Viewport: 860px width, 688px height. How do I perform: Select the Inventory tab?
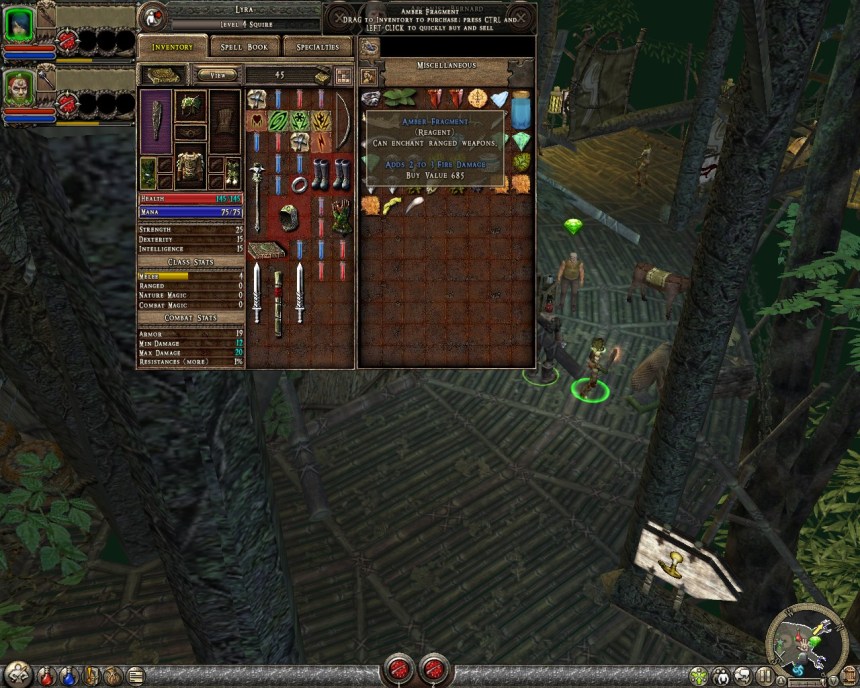(172, 47)
